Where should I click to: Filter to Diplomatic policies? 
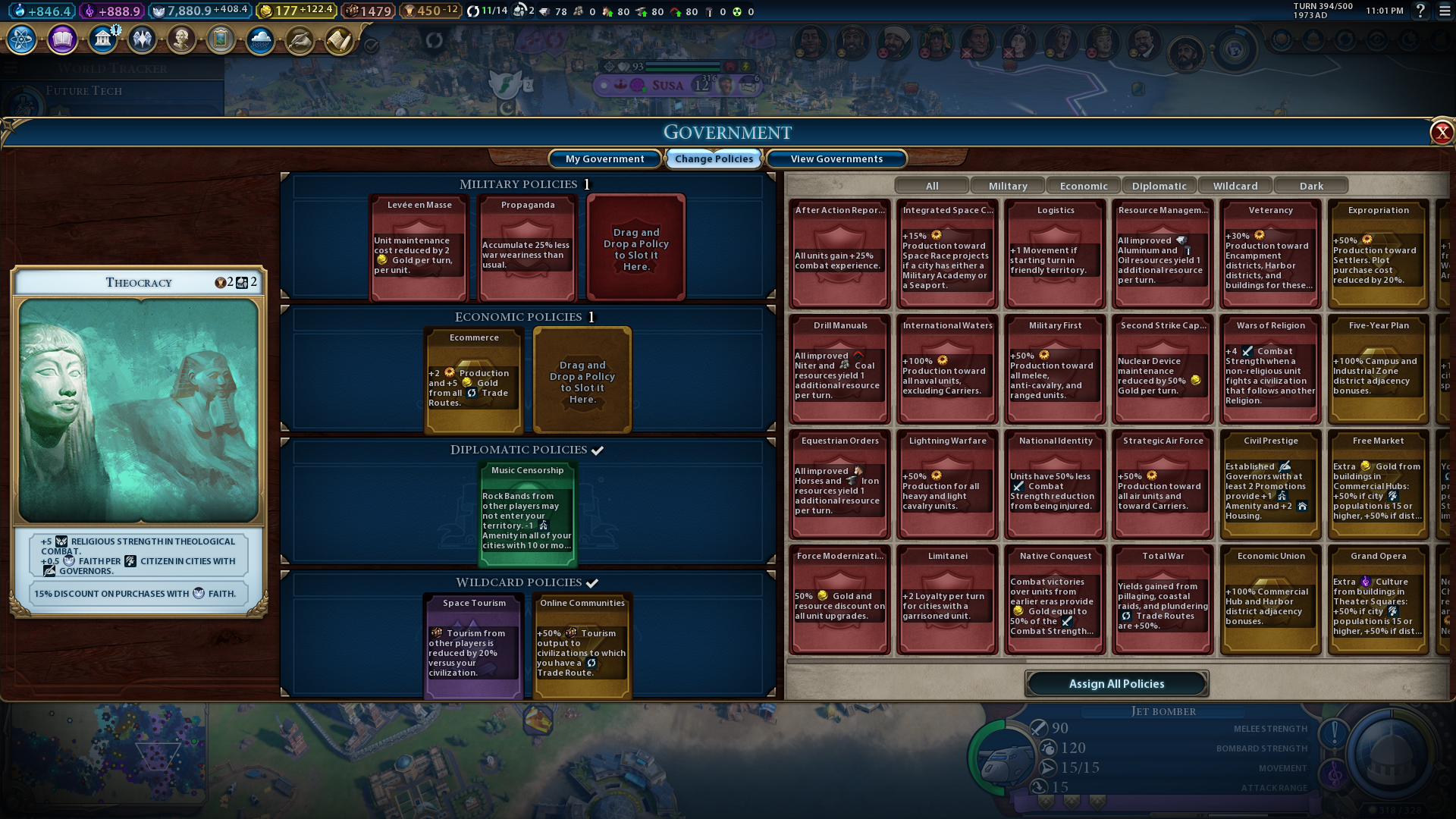pyautogui.click(x=1159, y=186)
